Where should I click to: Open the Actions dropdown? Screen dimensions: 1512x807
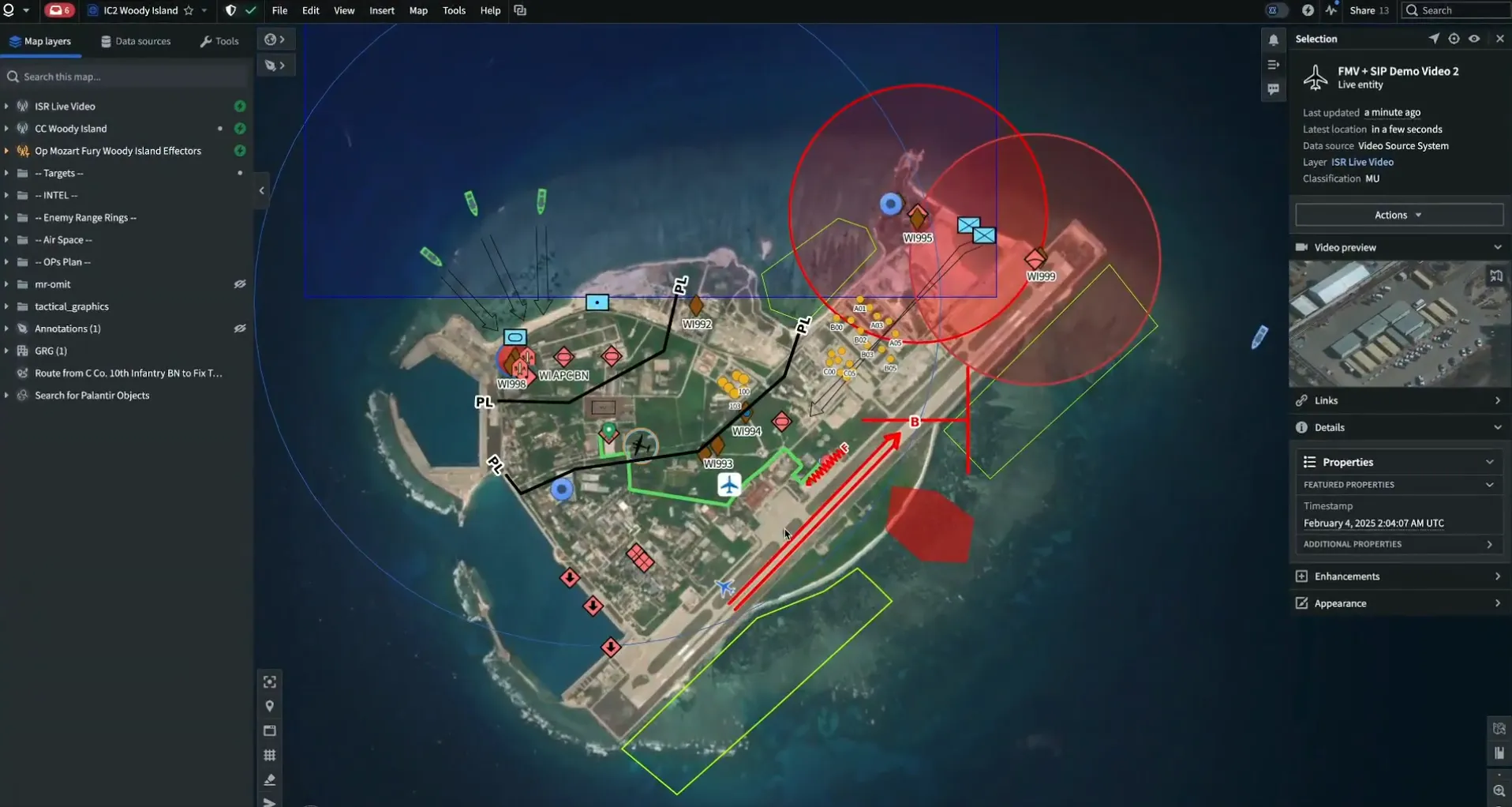[1397, 214]
